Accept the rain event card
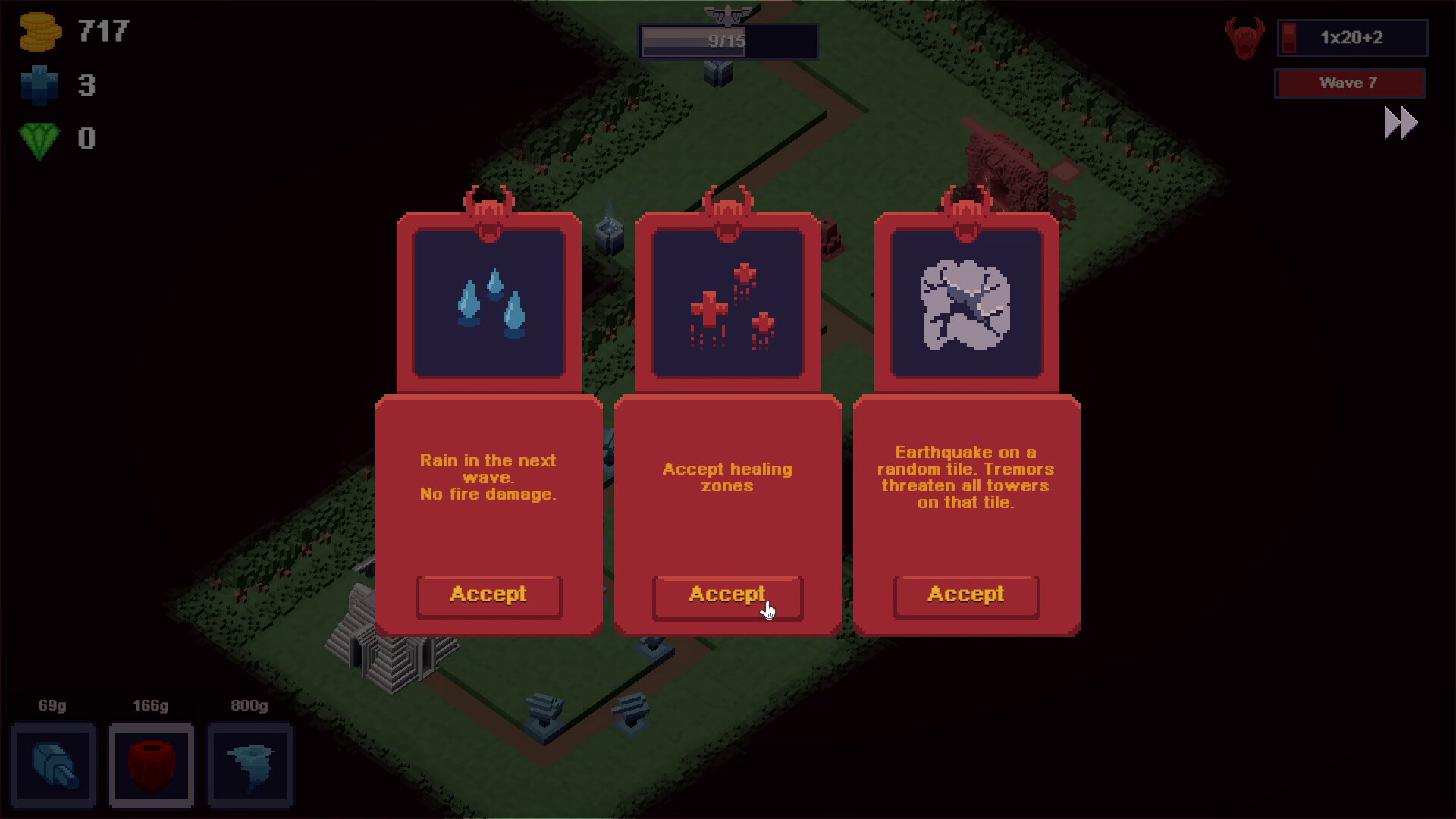1456x819 pixels. (488, 595)
